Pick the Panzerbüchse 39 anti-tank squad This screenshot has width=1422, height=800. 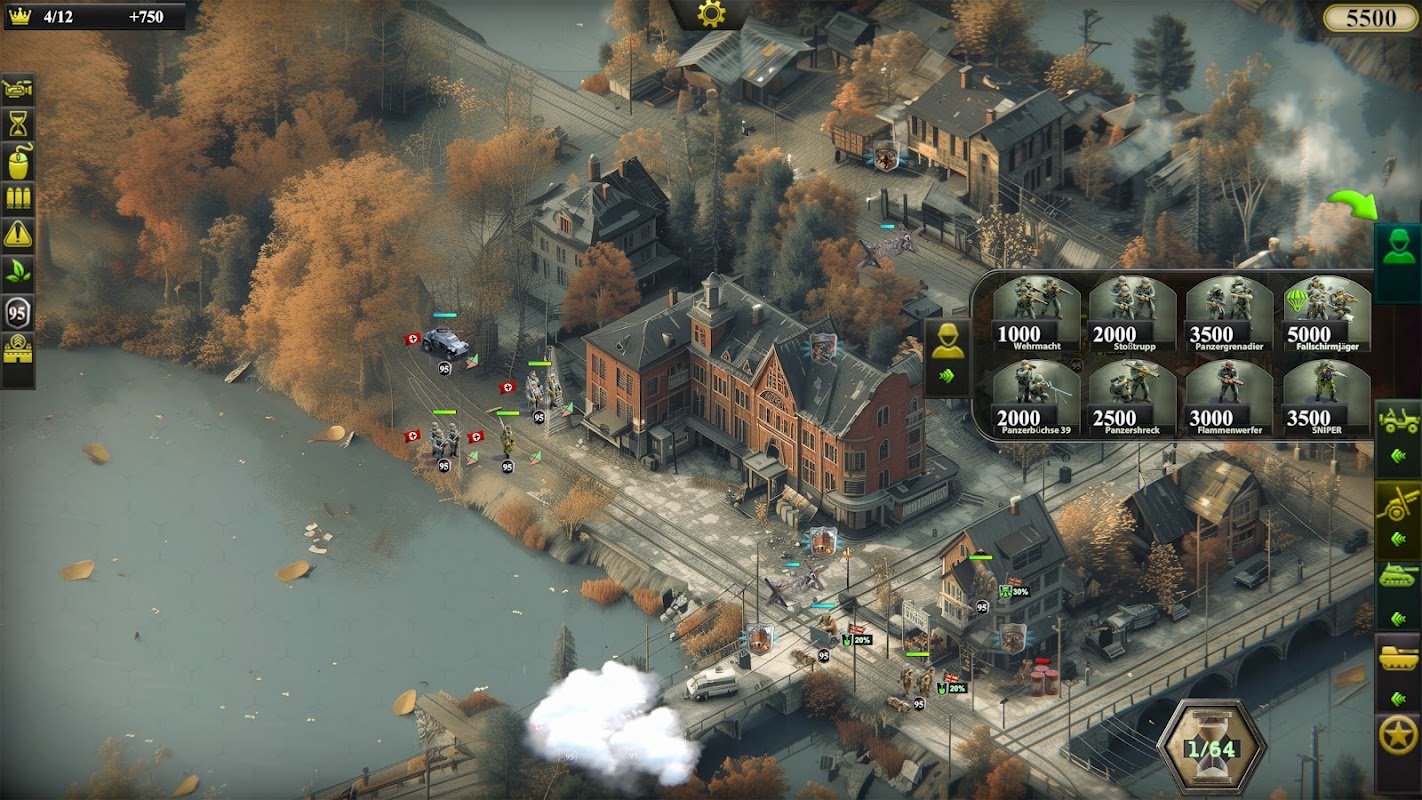pyautogui.click(x=1036, y=397)
